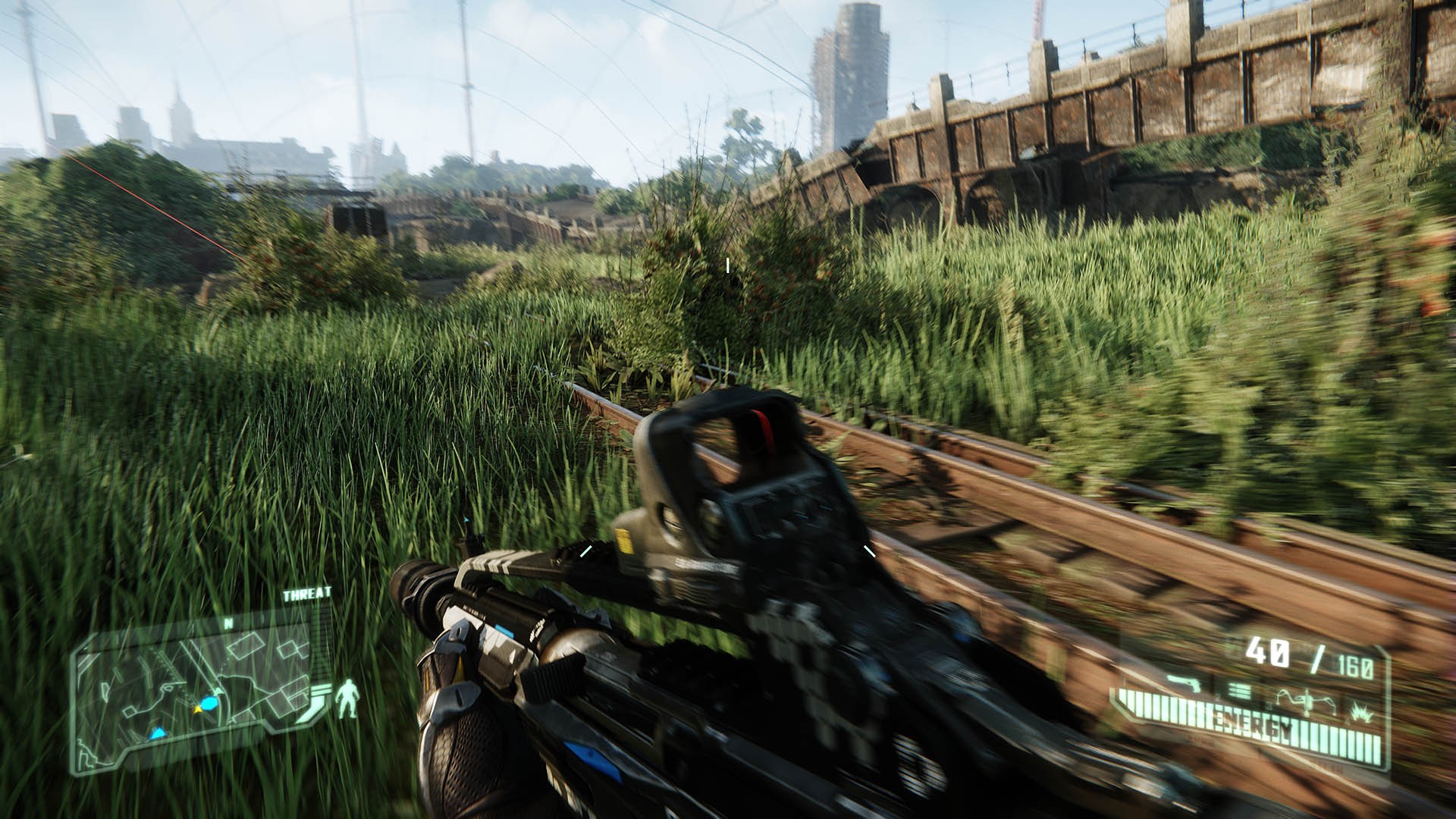Click the nanosuit stance figure icon
Image resolution: width=1456 pixels, height=819 pixels.
pyautogui.click(x=348, y=698)
